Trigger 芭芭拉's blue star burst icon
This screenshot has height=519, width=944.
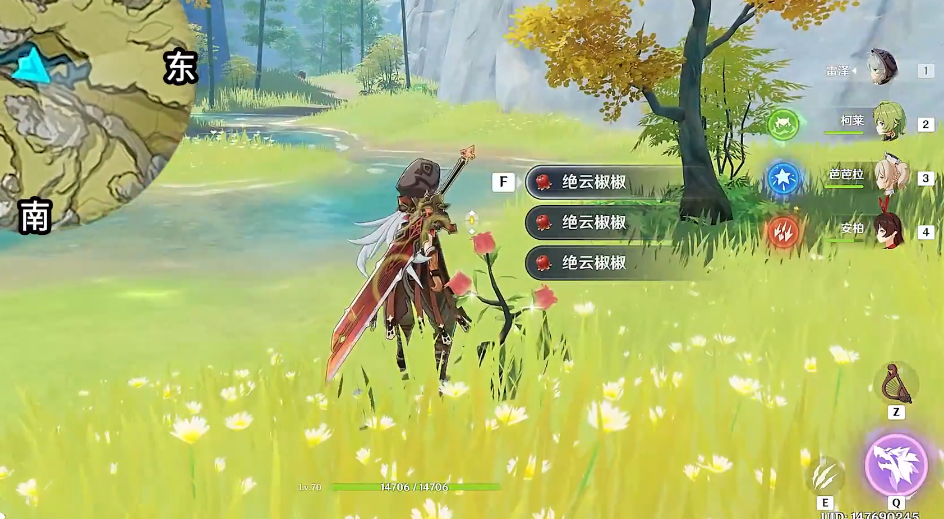(783, 178)
